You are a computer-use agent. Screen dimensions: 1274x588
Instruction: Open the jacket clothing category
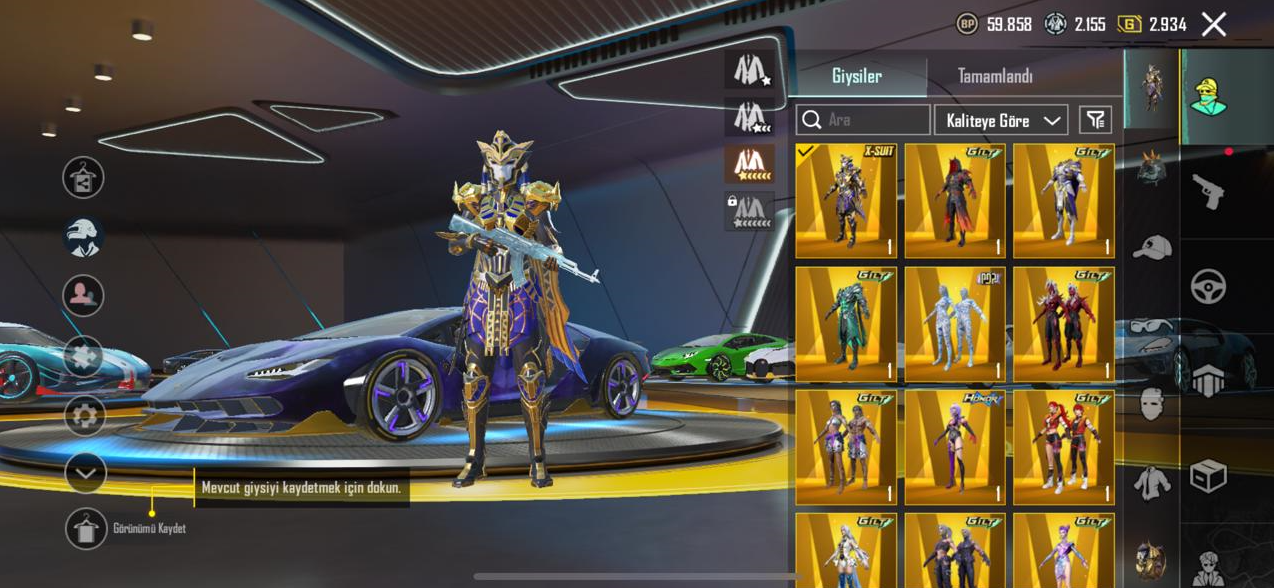click(x=1152, y=483)
